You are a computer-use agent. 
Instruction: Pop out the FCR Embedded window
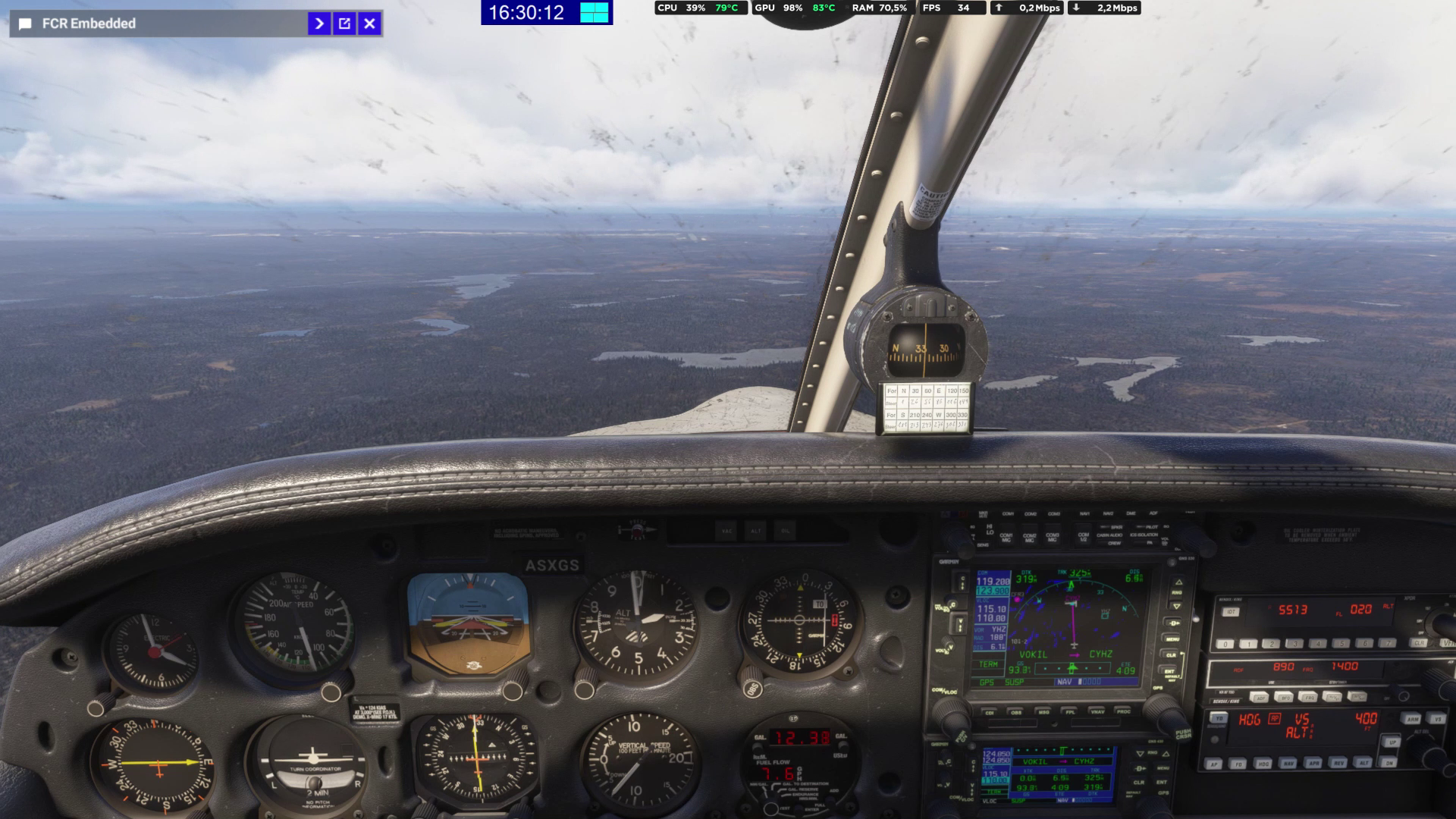[x=344, y=24]
